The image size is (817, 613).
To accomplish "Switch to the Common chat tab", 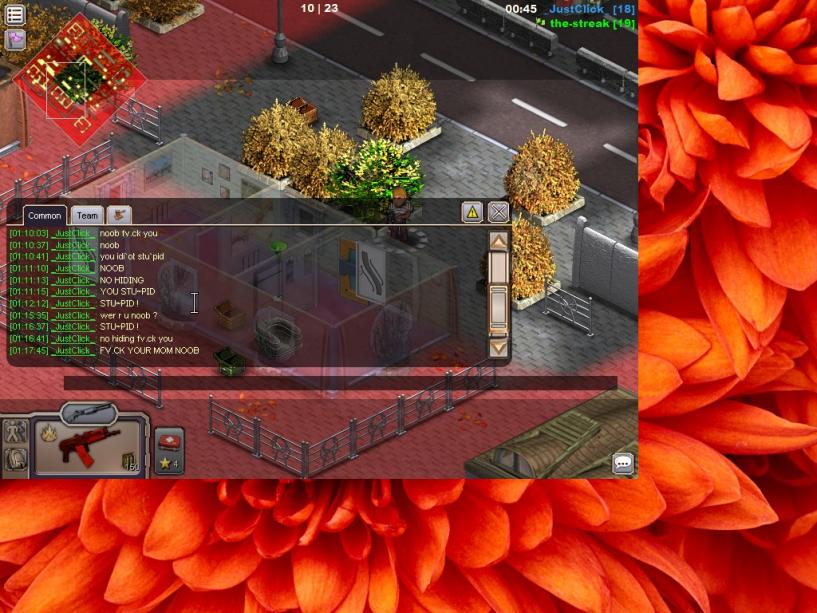I will click(45, 215).
